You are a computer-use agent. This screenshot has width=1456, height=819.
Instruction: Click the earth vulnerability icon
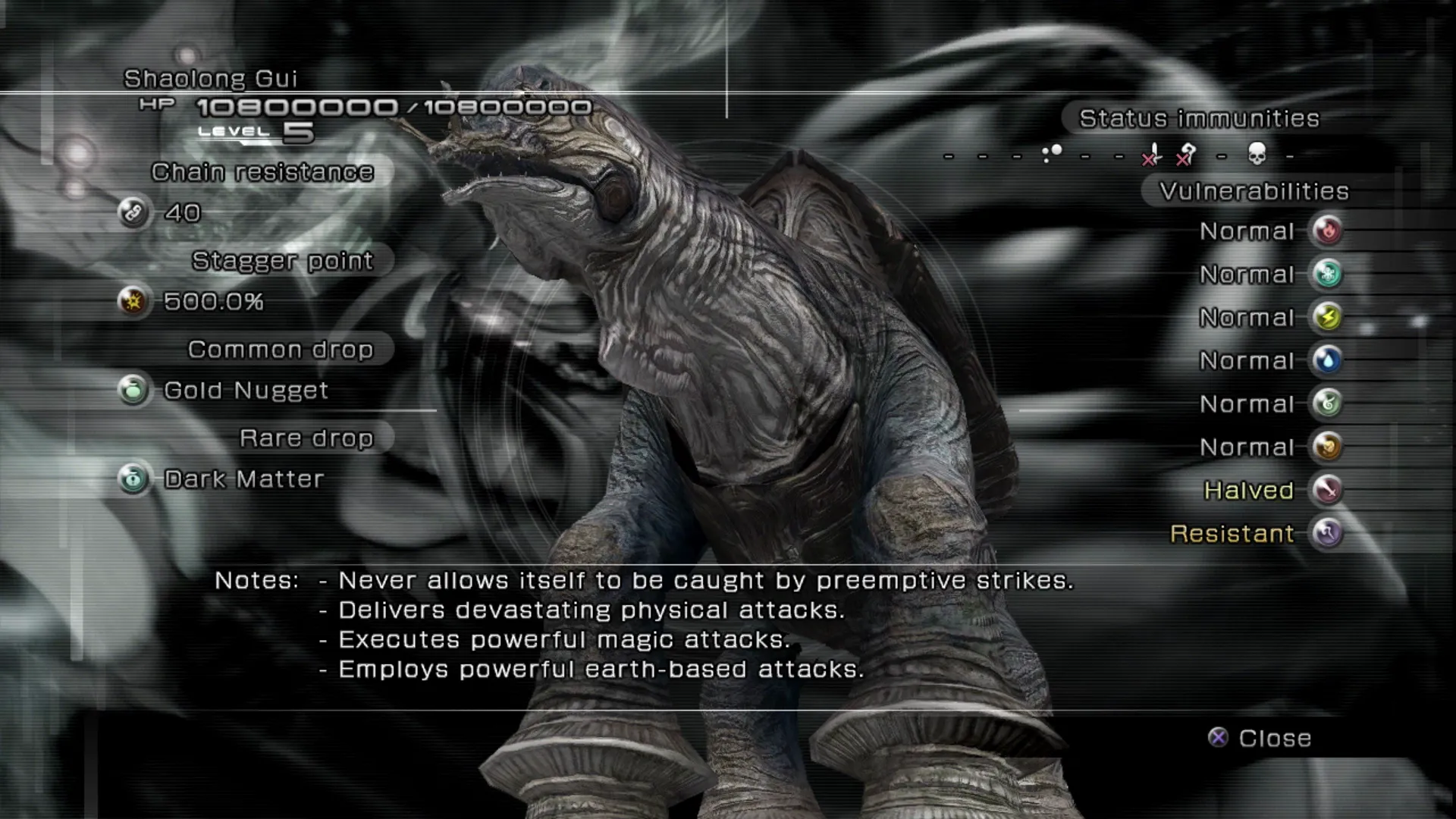coord(1327,447)
